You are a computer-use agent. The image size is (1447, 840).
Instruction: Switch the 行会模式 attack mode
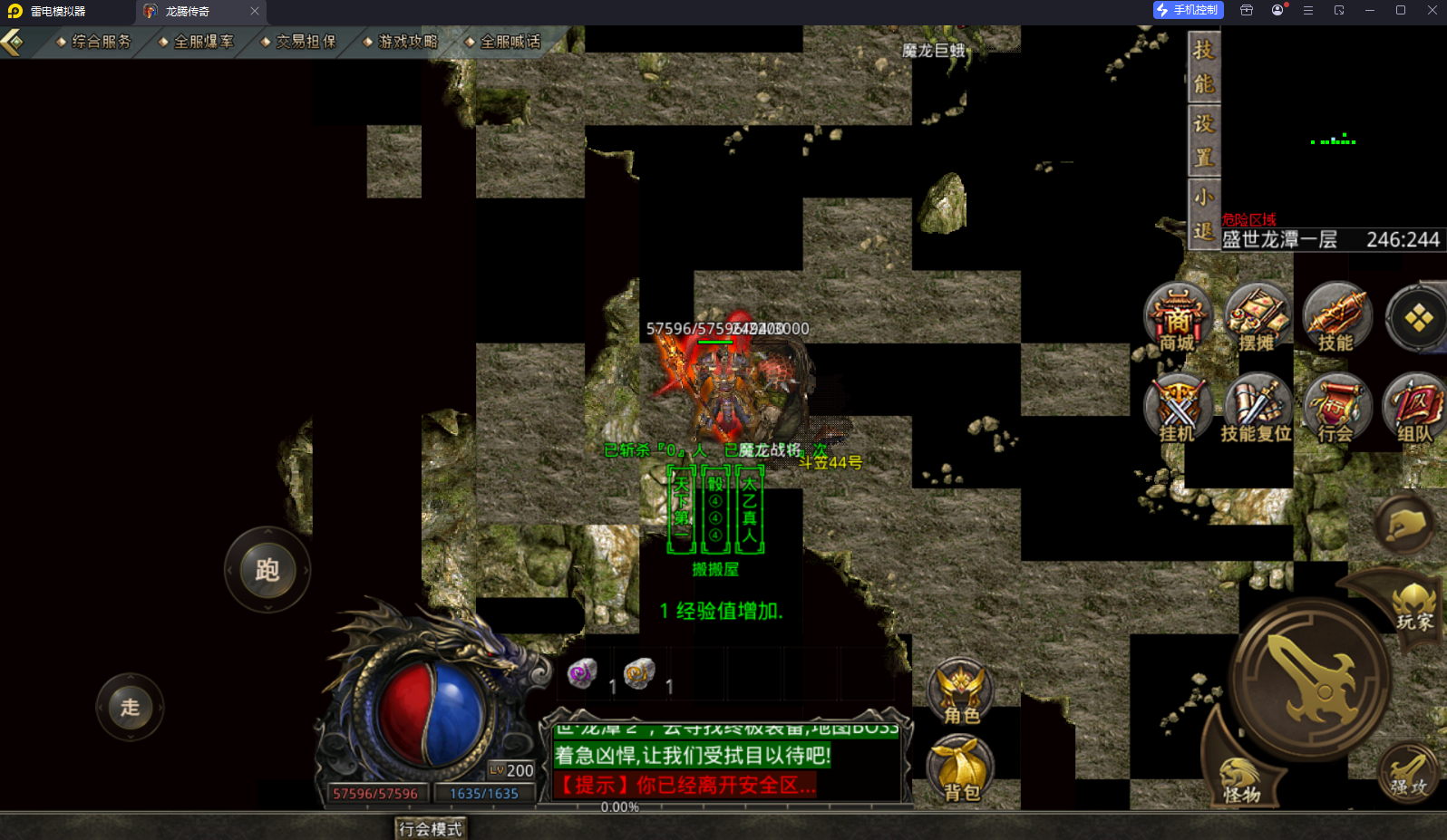coord(431,828)
